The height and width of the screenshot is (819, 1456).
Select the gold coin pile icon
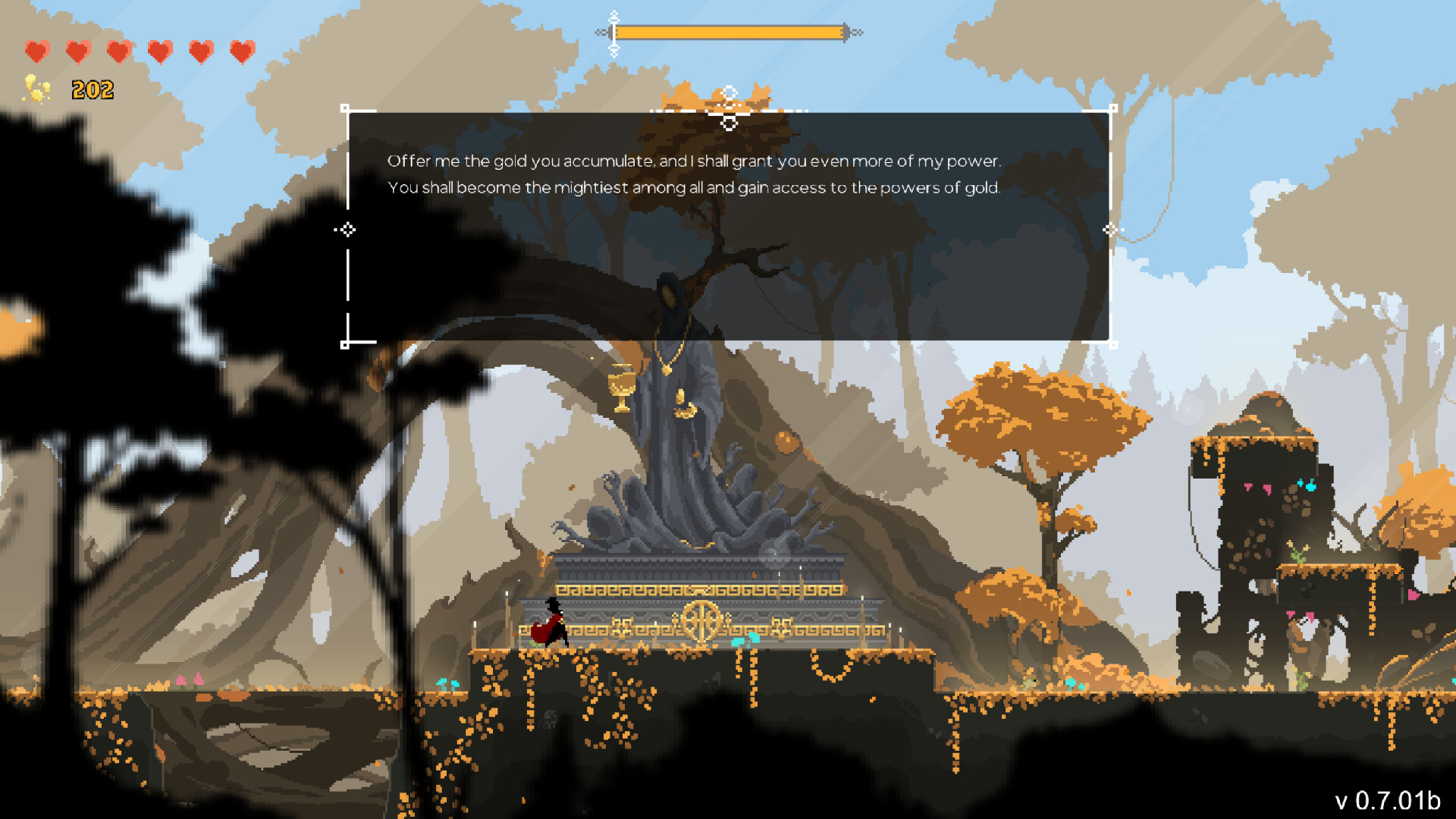pyautogui.click(x=35, y=89)
